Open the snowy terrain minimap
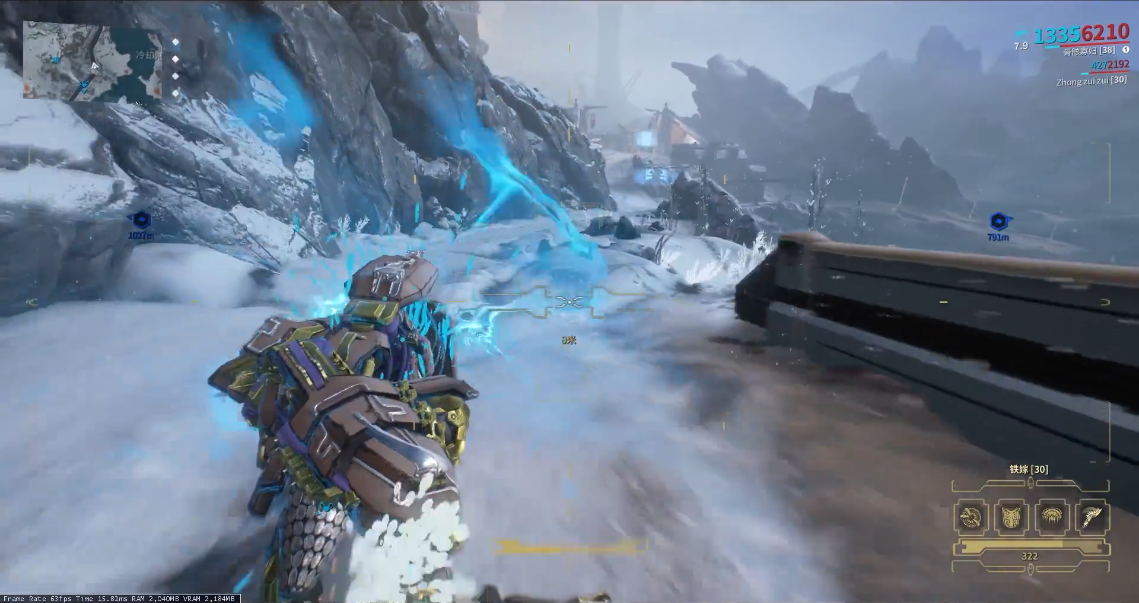Image resolution: width=1139 pixels, height=603 pixels. click(x=92, y=62)
